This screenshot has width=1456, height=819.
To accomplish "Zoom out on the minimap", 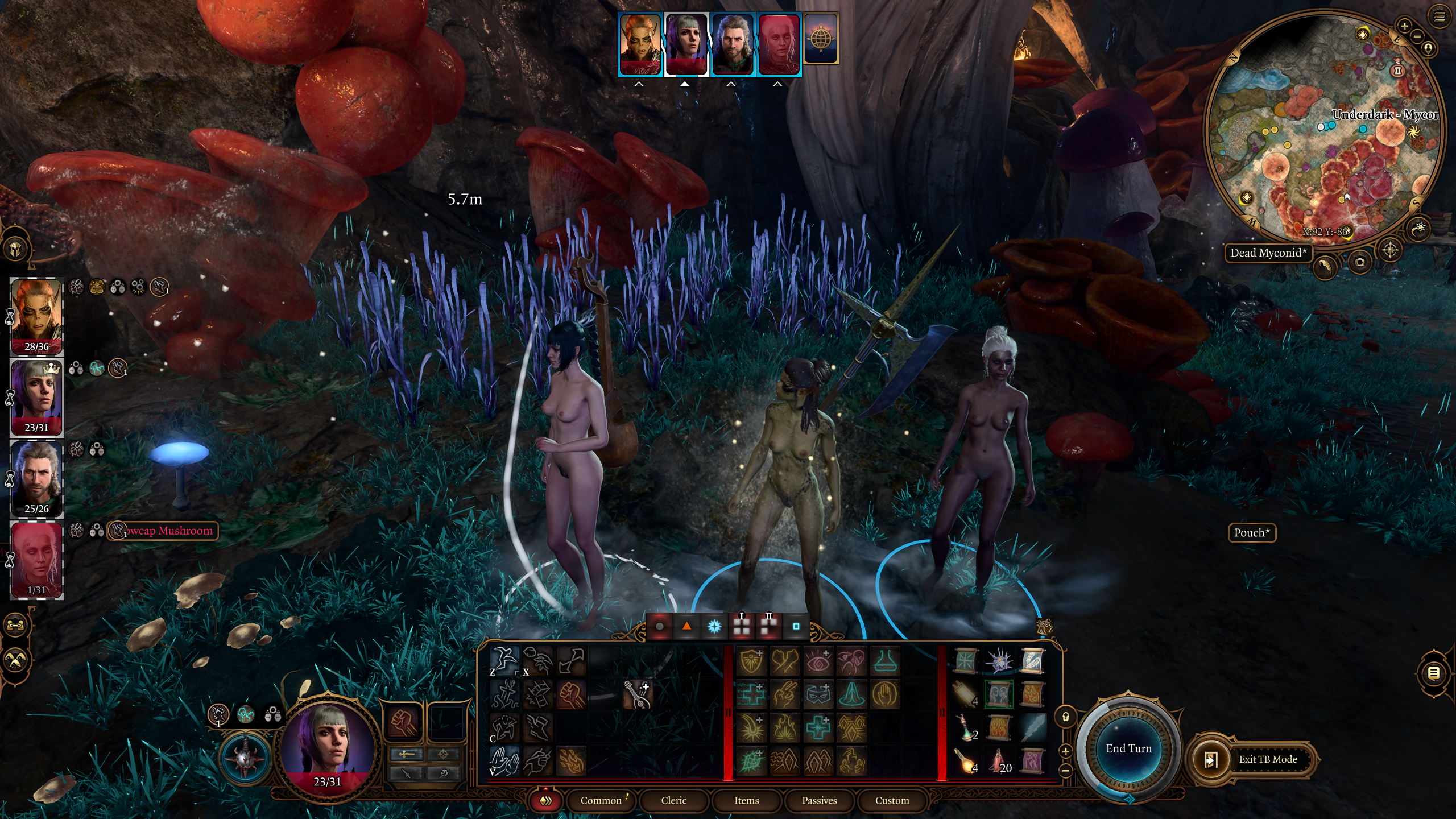I will [x=1417, y=36].
